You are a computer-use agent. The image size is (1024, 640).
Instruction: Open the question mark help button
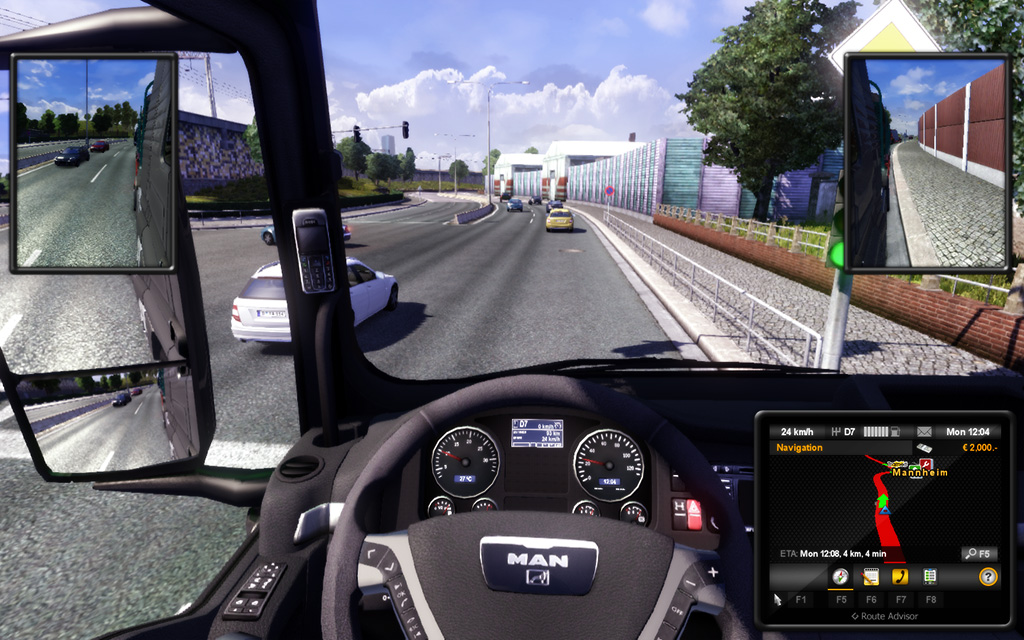coord(987,577)
